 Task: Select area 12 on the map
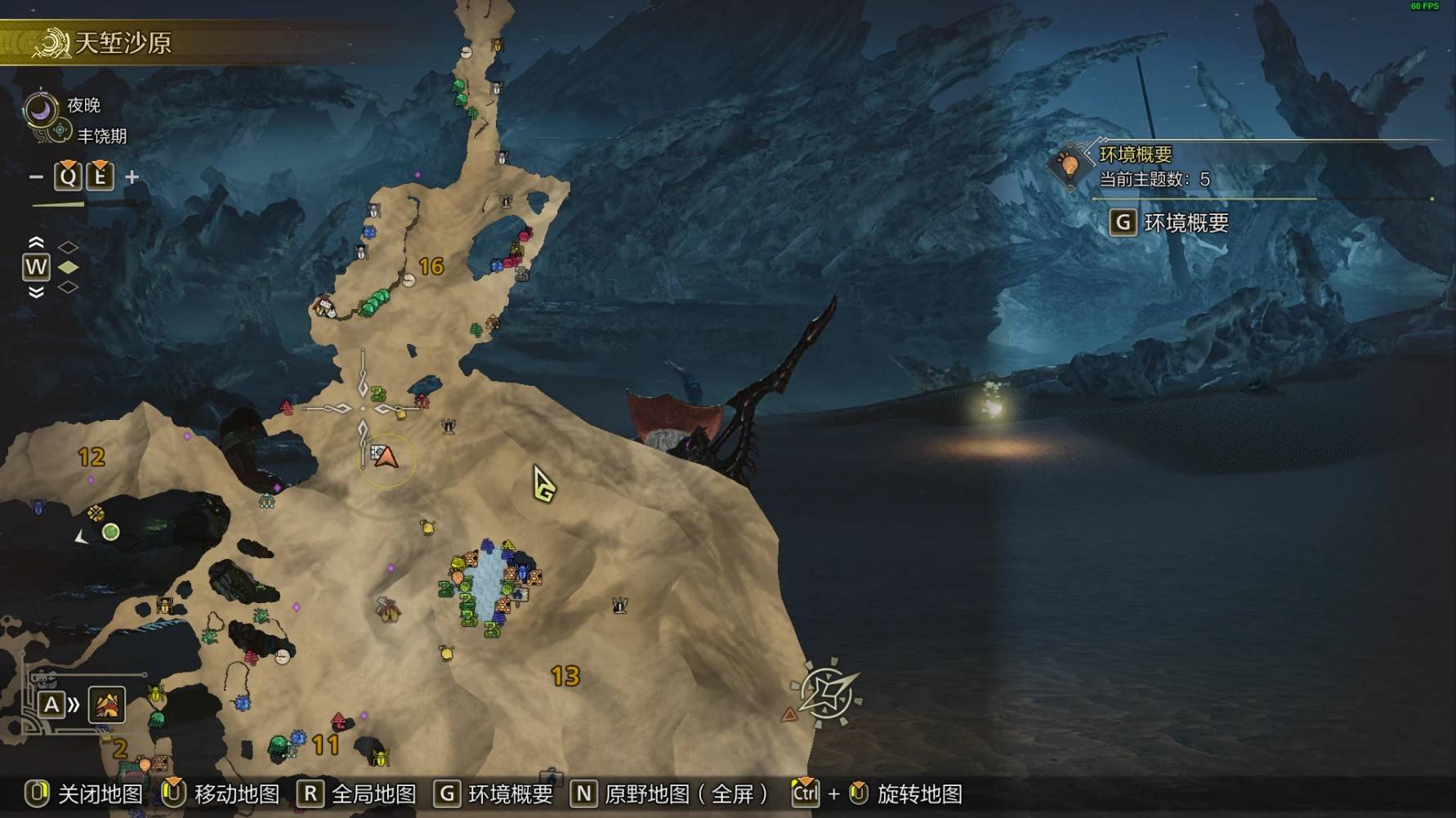[x=92, y=457]
